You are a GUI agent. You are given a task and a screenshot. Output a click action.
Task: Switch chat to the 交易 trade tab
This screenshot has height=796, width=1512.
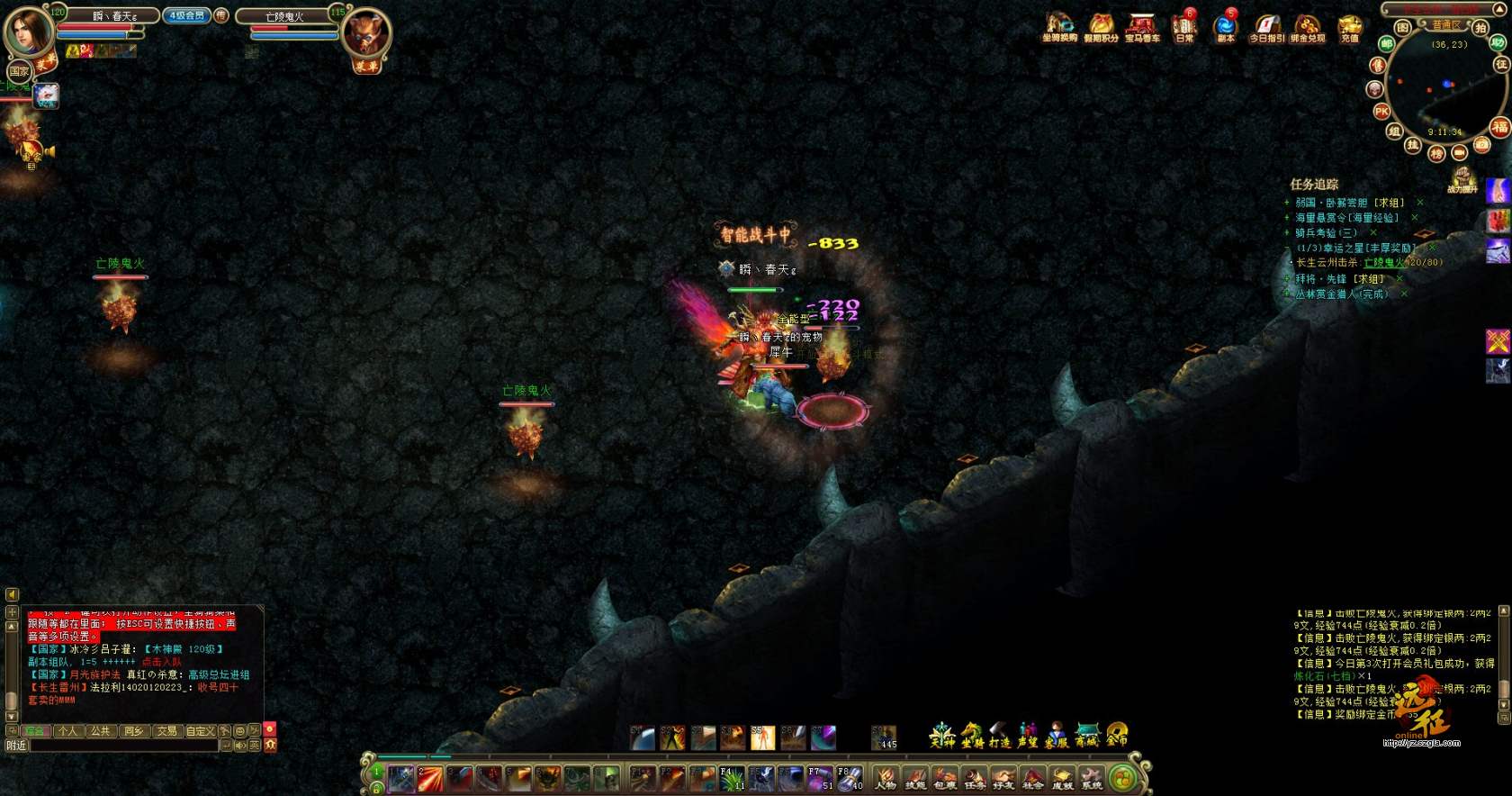point(167,731)
